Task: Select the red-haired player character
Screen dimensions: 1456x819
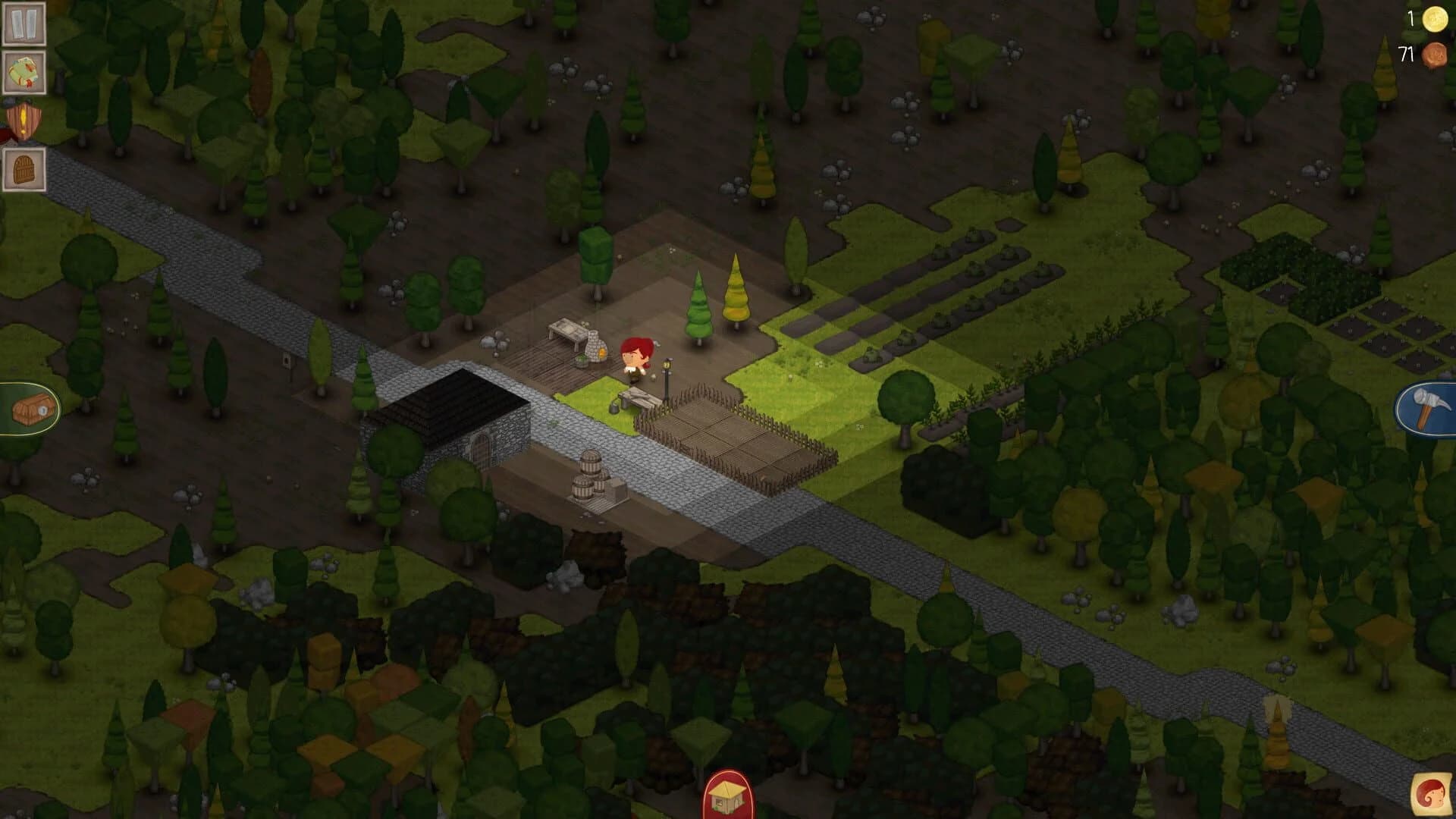Action: pos(635,358)
